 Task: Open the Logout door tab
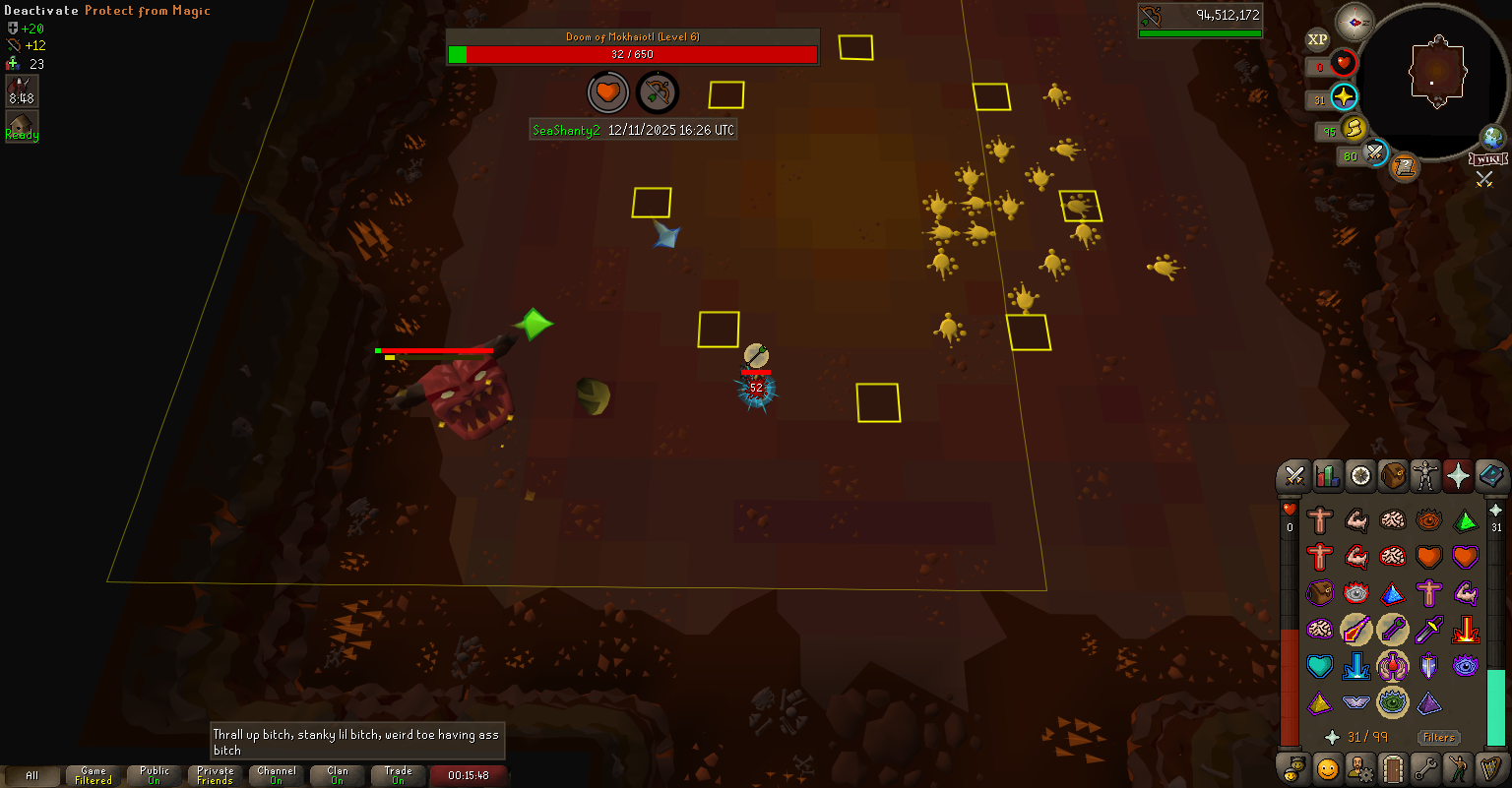click(x=1393, y=767)
